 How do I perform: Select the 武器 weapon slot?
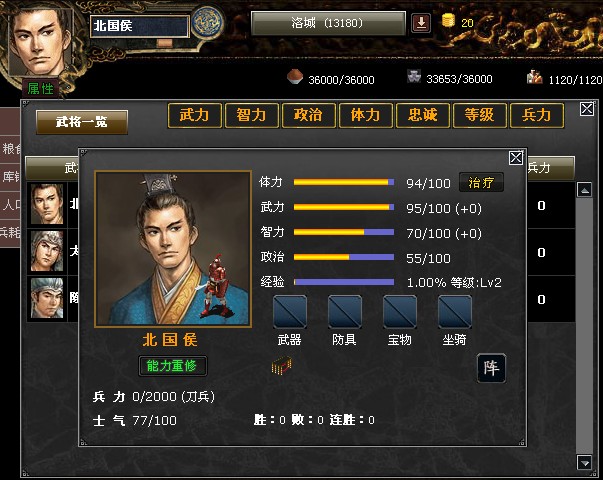(x=290, y=311)
